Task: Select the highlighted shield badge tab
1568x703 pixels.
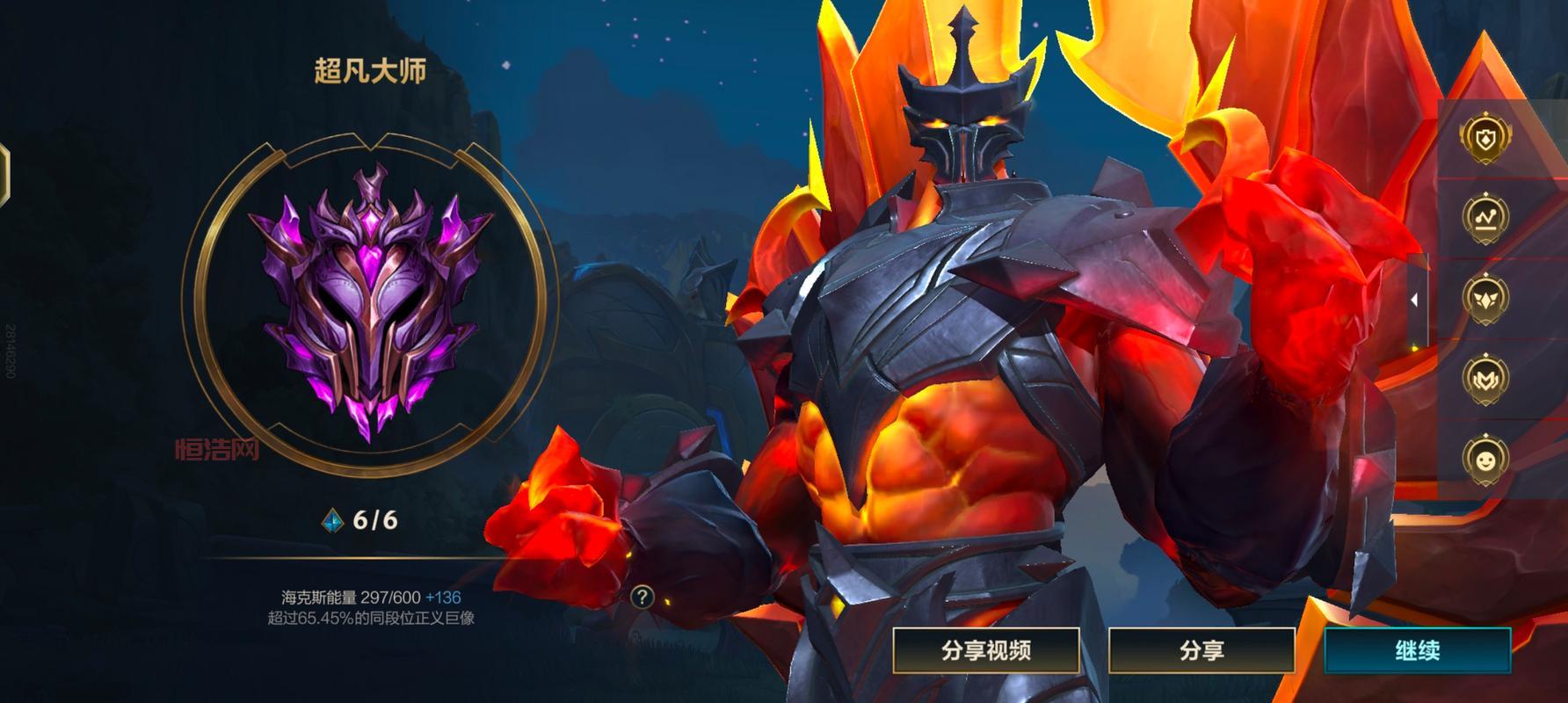Action: coord(1485,137)
